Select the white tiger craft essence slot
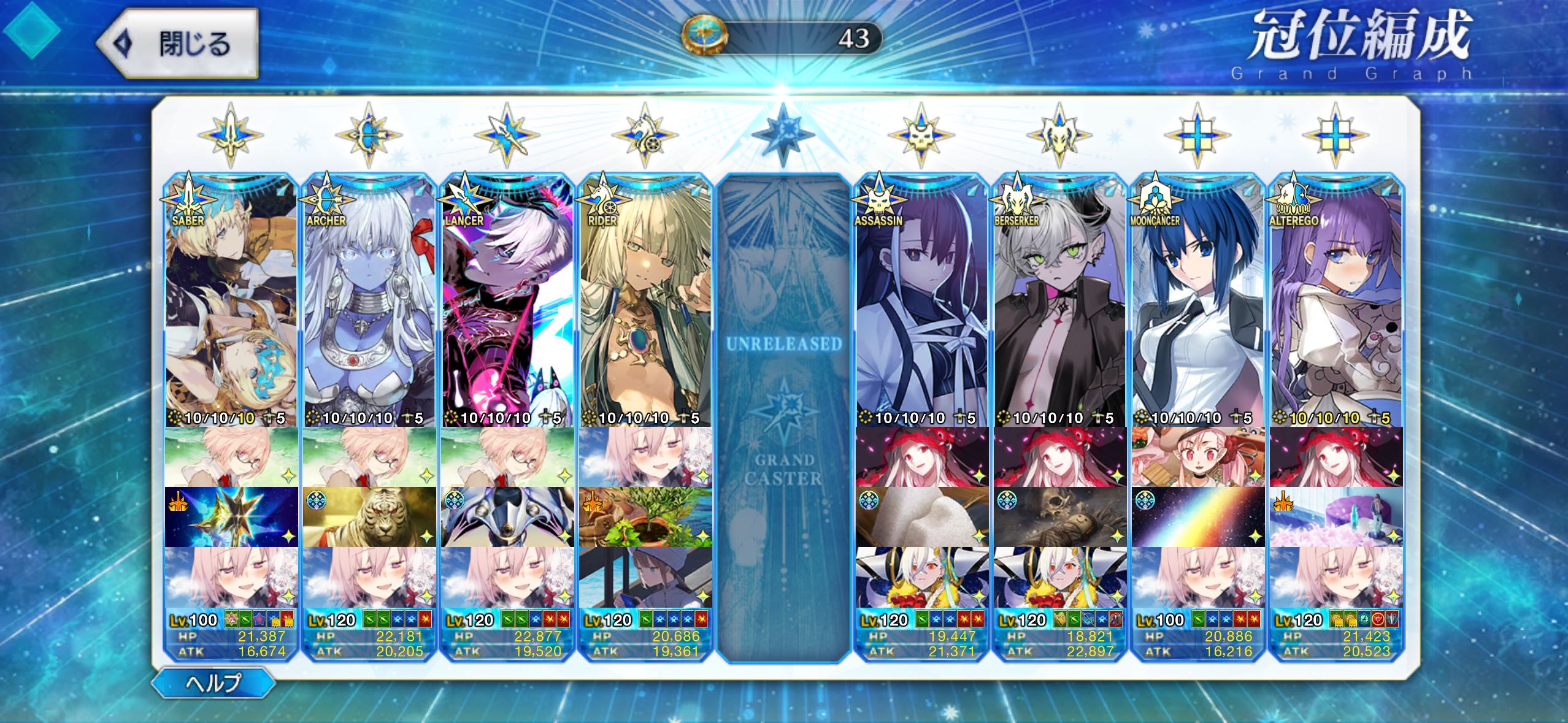 (369, 517)
